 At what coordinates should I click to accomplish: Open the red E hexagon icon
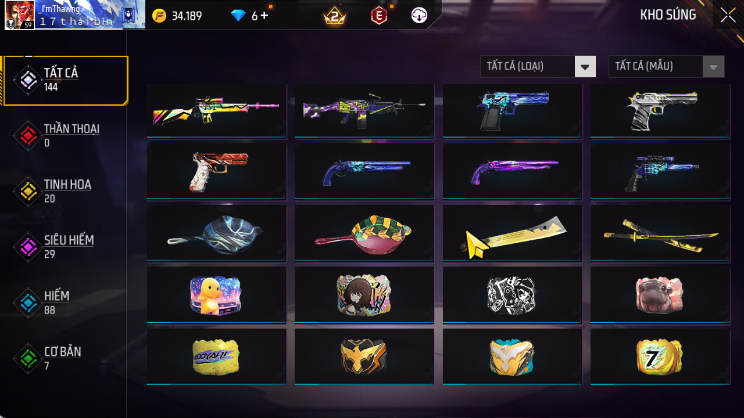379,15
